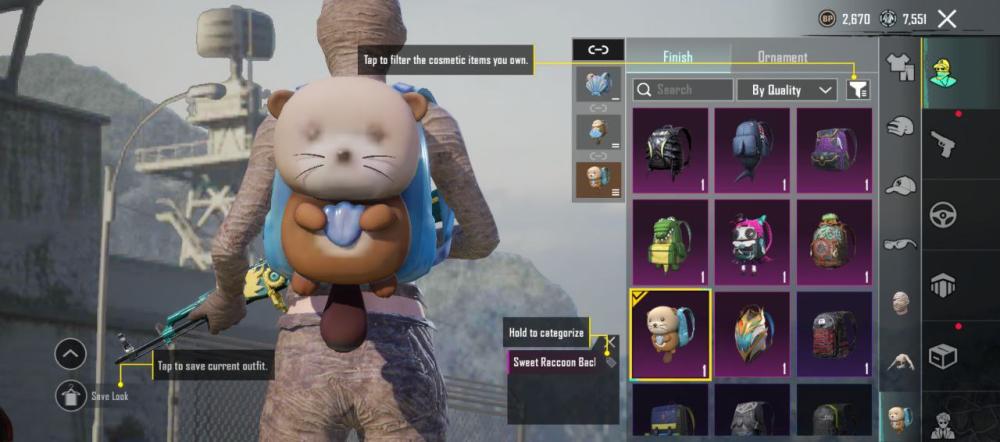Open the steering wheel vehicle section
The height and width of the screenshot is (442, 1000).
943,215
